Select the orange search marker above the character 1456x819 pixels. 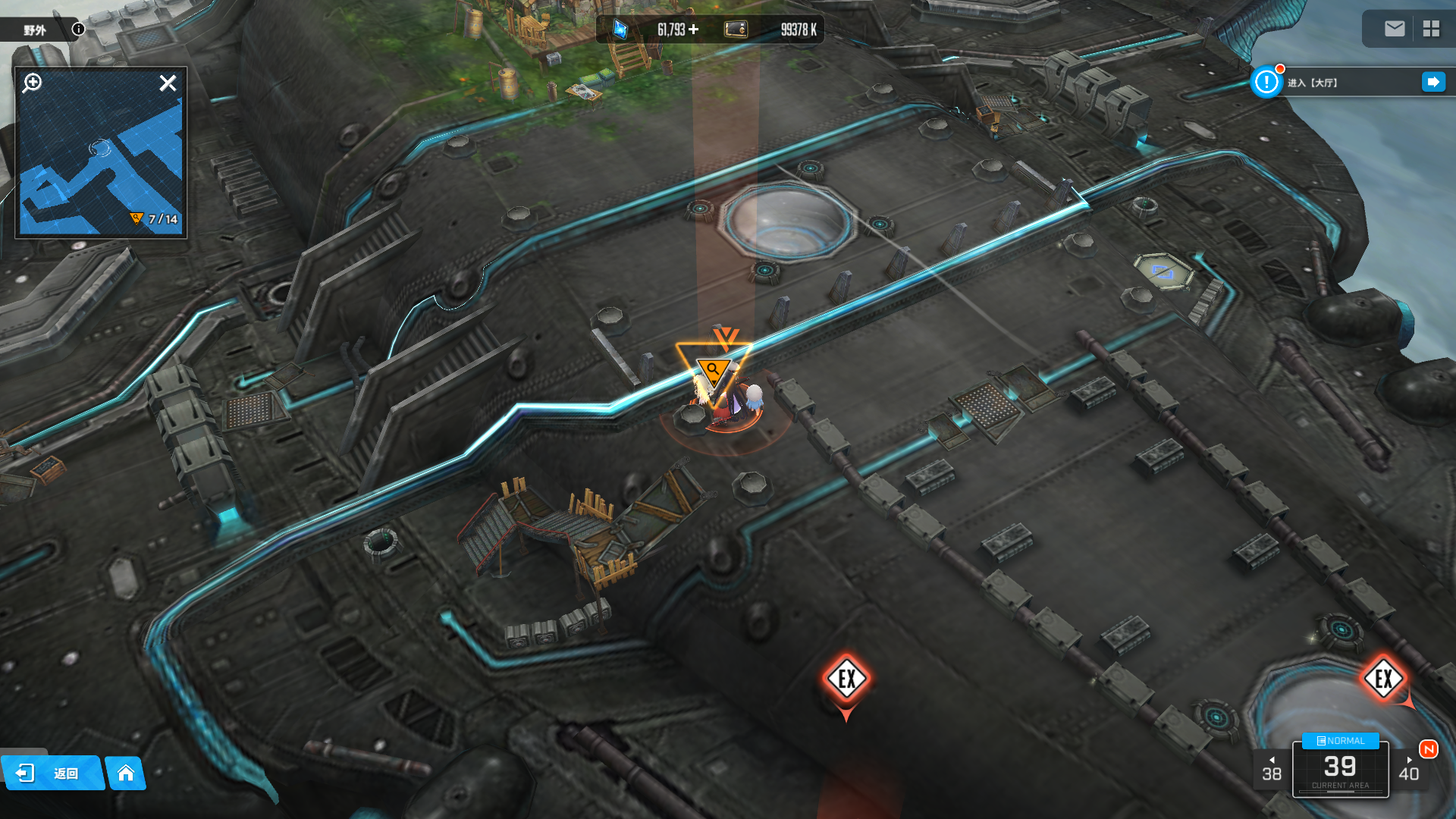[x=713, y=369]
